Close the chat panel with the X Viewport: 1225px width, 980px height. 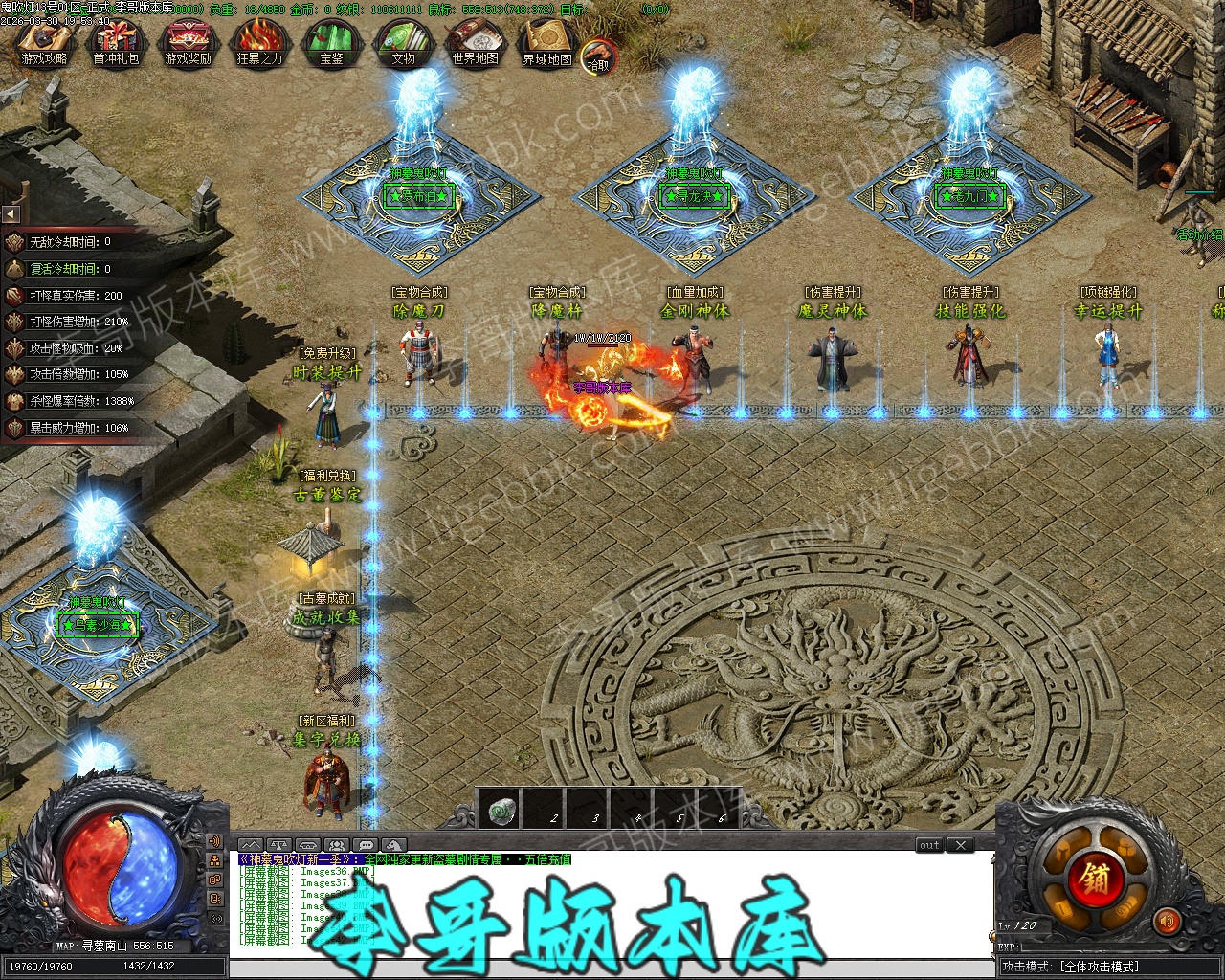[960, 845]
